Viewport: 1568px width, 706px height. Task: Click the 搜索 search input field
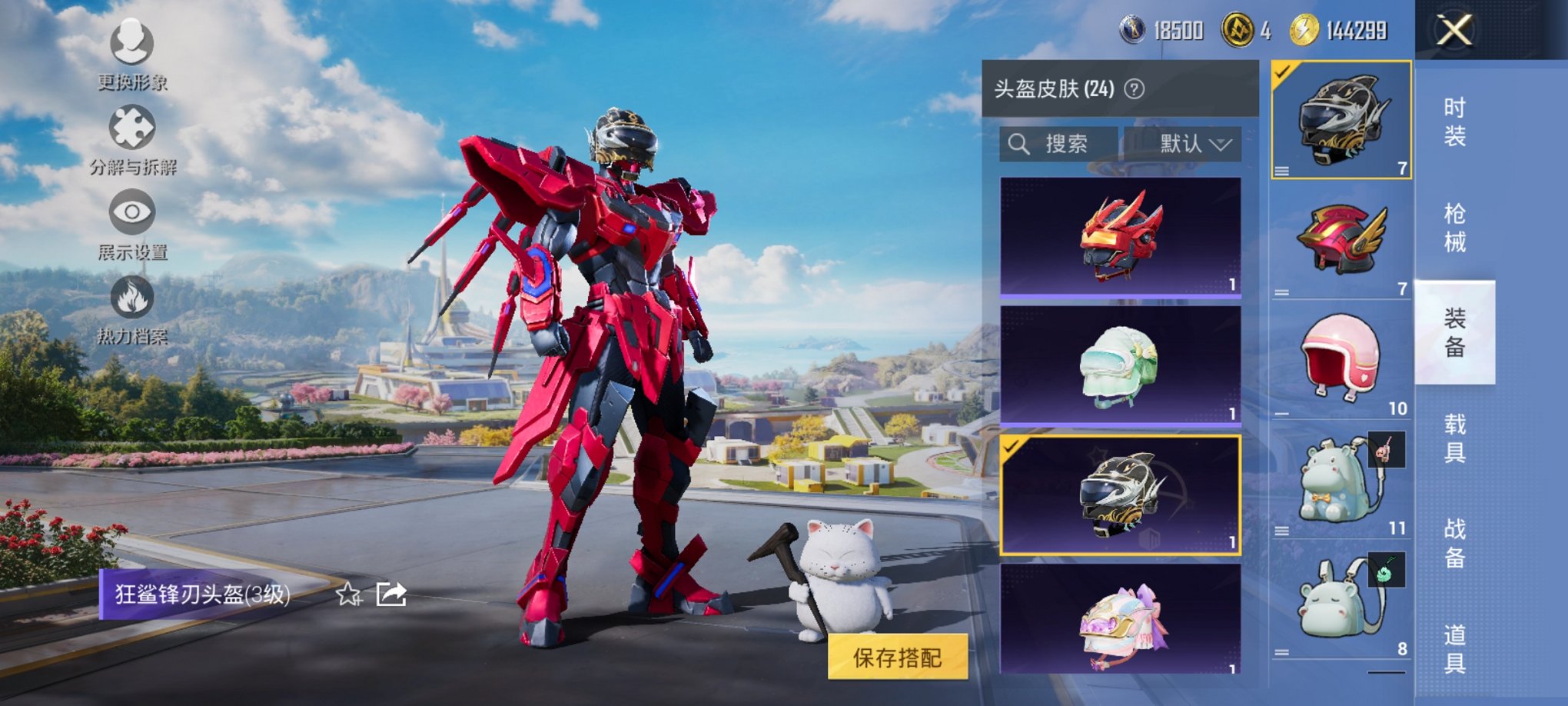tap(1065, 144)
